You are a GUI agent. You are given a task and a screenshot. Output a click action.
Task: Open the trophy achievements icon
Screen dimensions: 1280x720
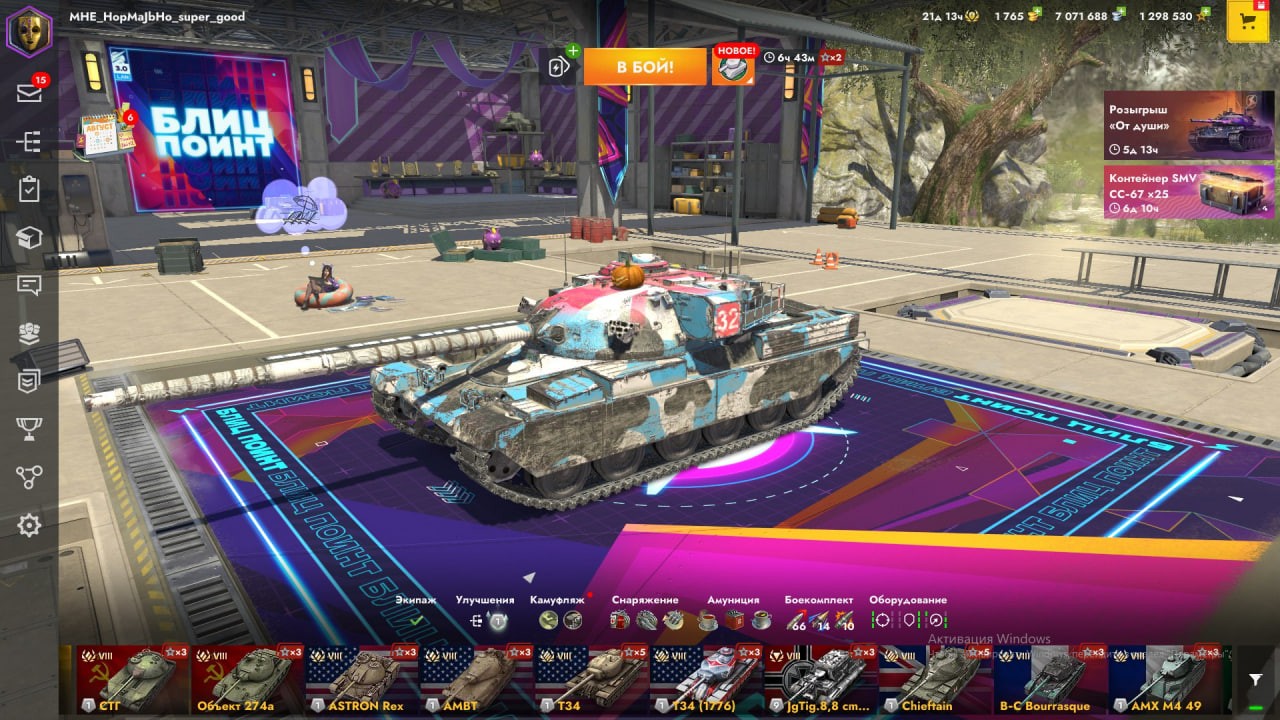click(x=29, y=429)
